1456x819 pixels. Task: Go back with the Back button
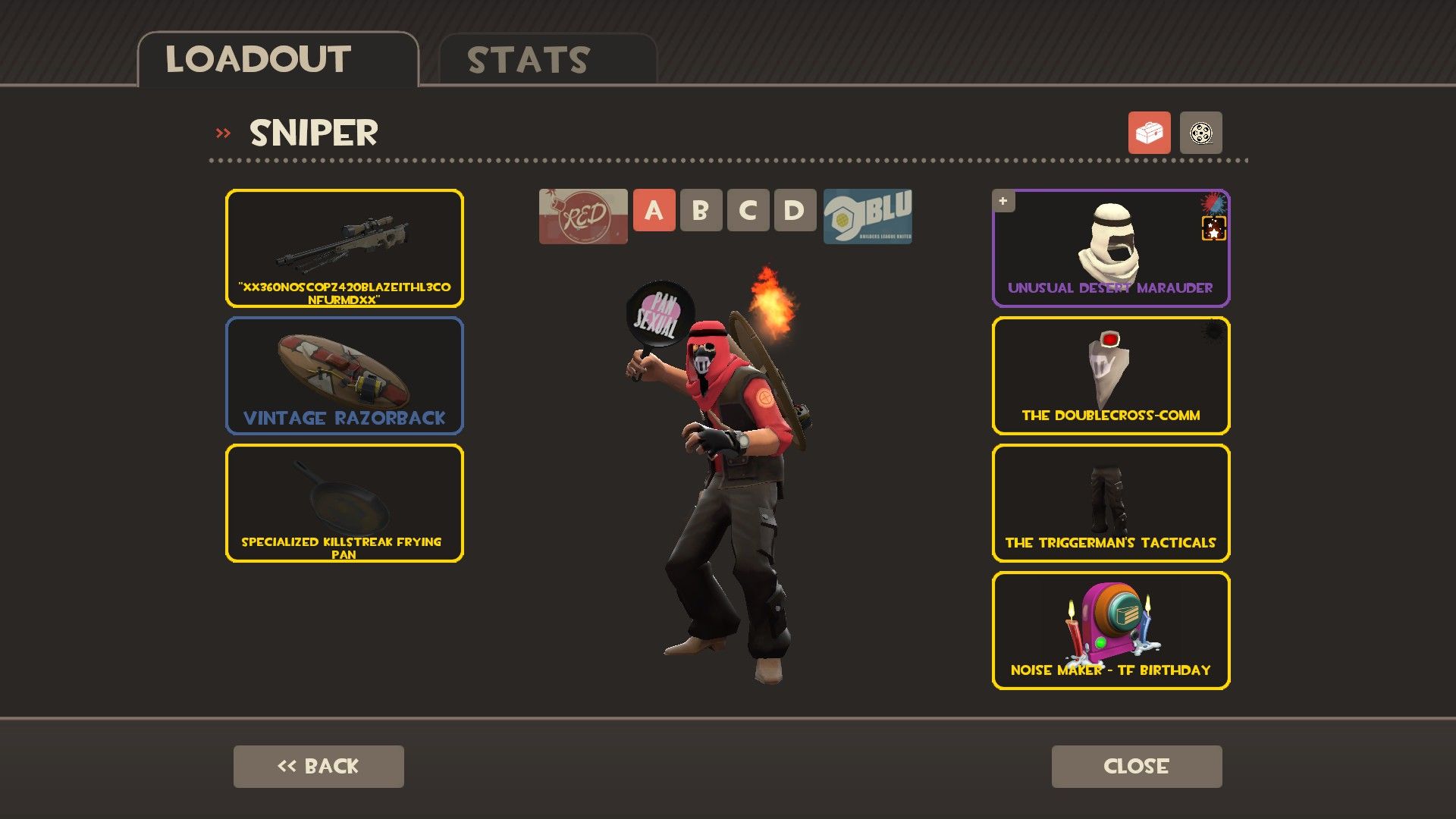tap(318, 766)
